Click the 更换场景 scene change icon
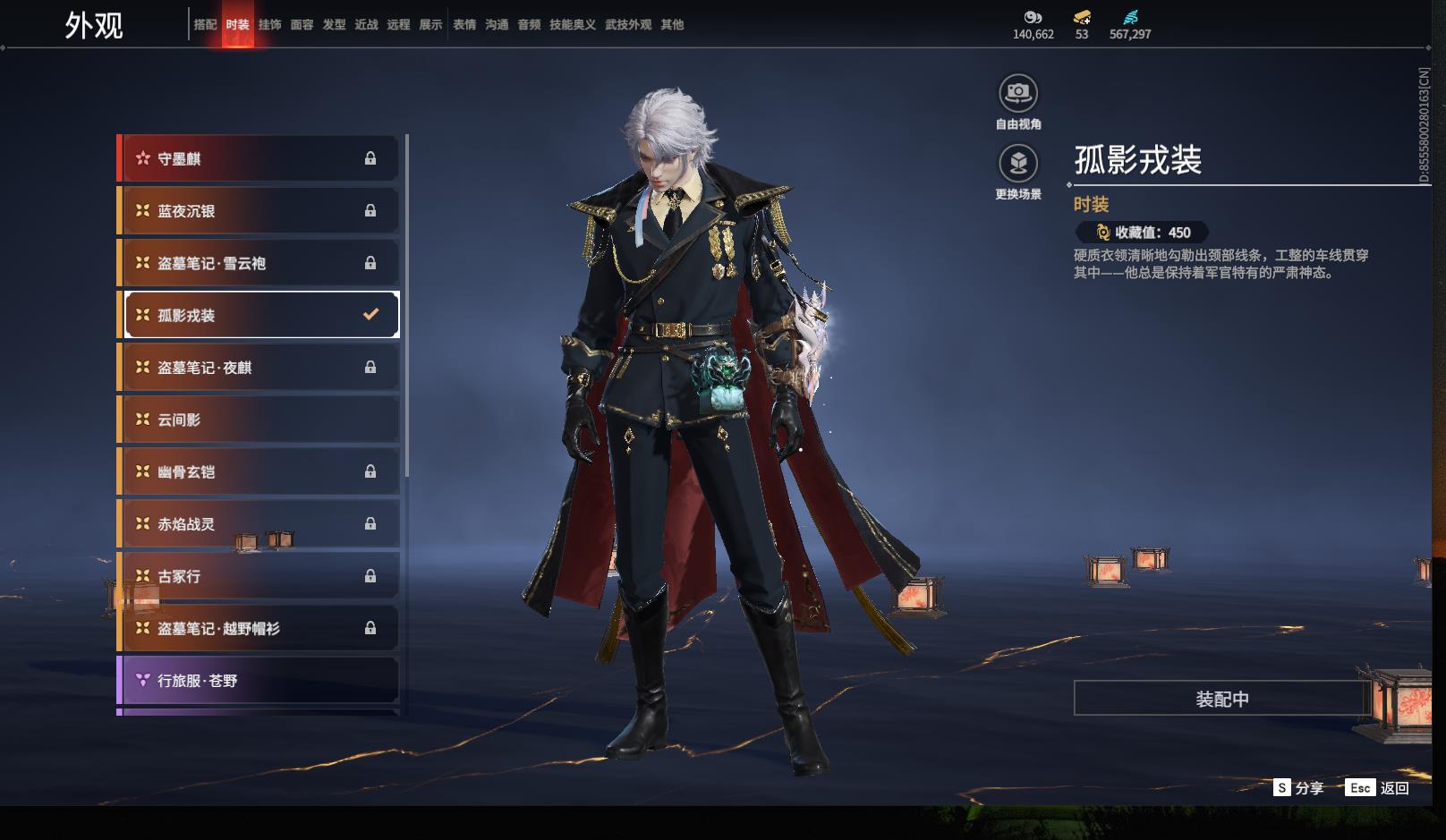Viewport: 1446px width, 840px height. [x=1018, y=164]
